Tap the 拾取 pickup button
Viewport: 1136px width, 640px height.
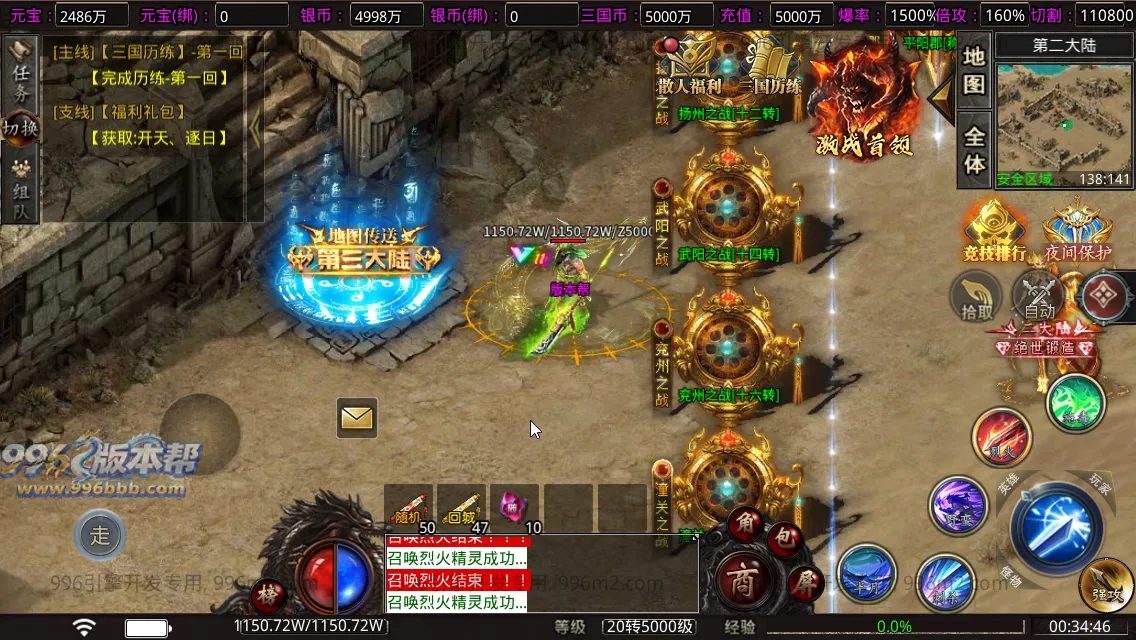tap(976, 298)
